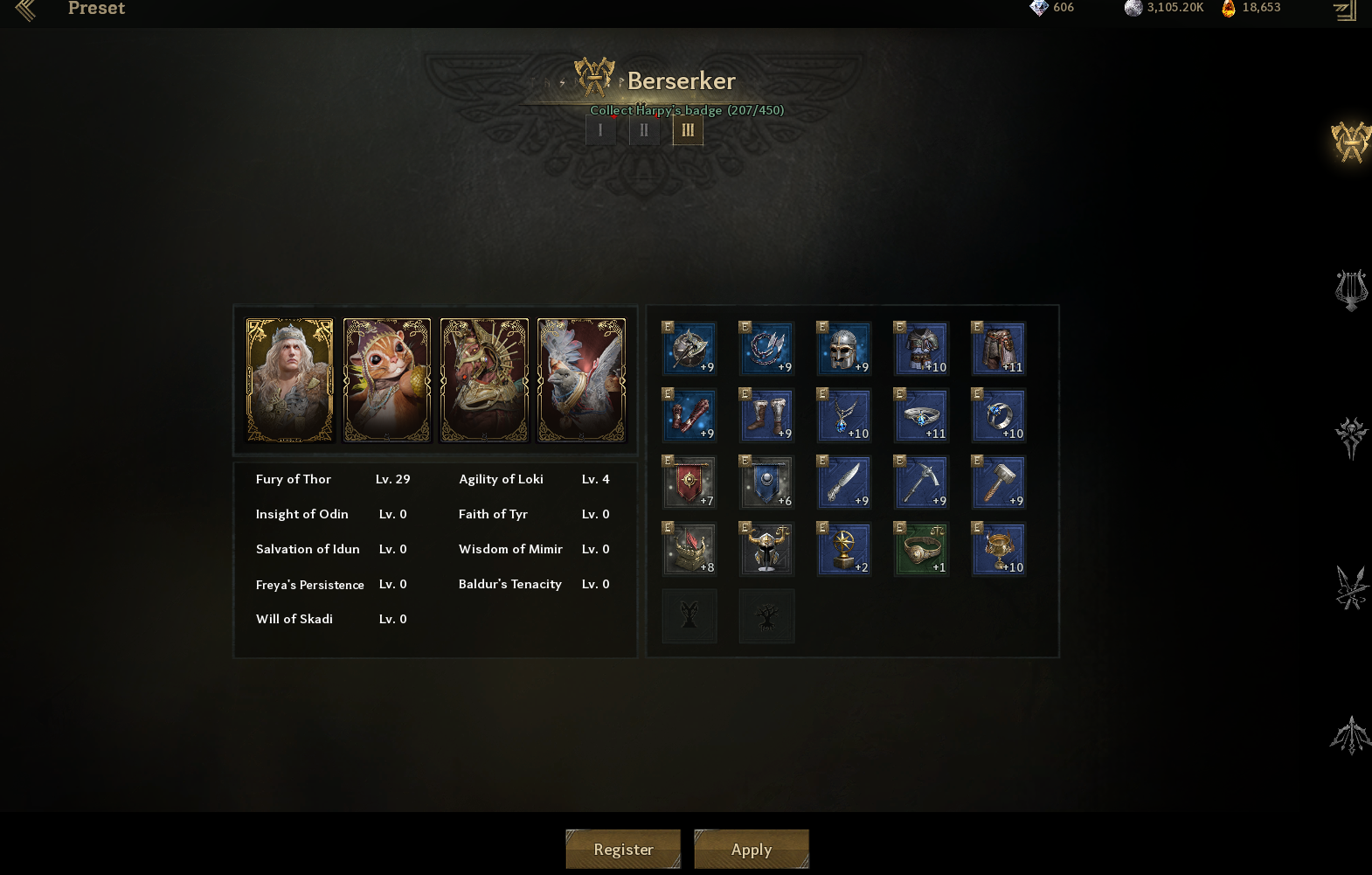Select the +10 golden chalice slot

999,549
